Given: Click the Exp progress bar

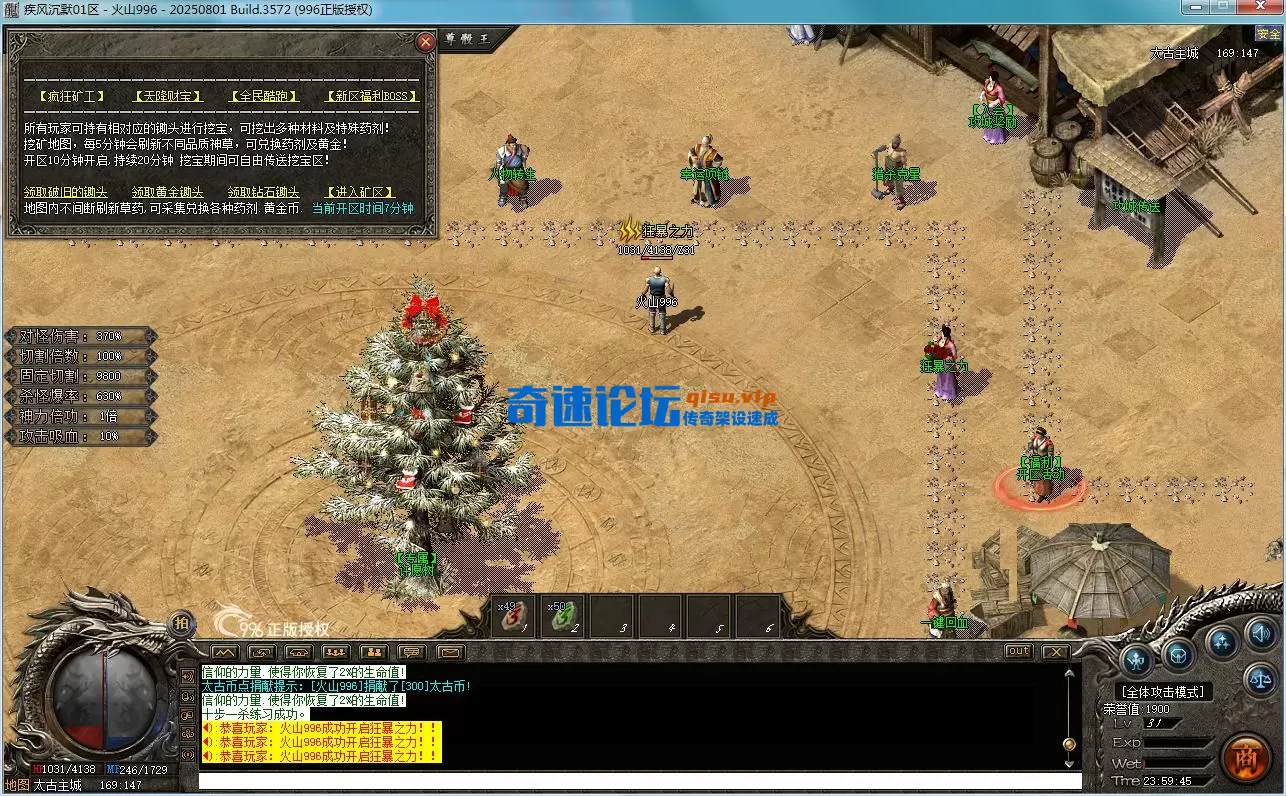Looking at the screenshot, I should (1180, 743).
